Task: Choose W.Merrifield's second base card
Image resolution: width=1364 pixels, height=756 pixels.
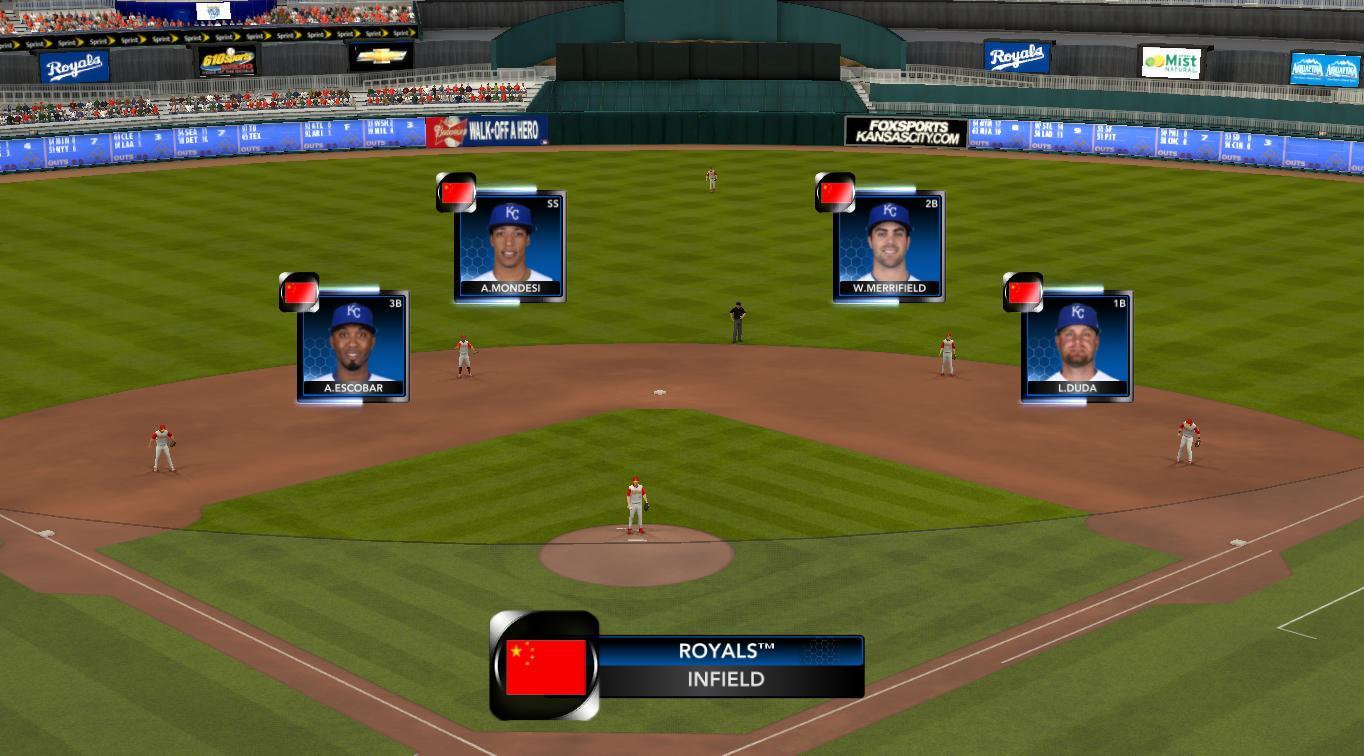Action: coord(889,245)
